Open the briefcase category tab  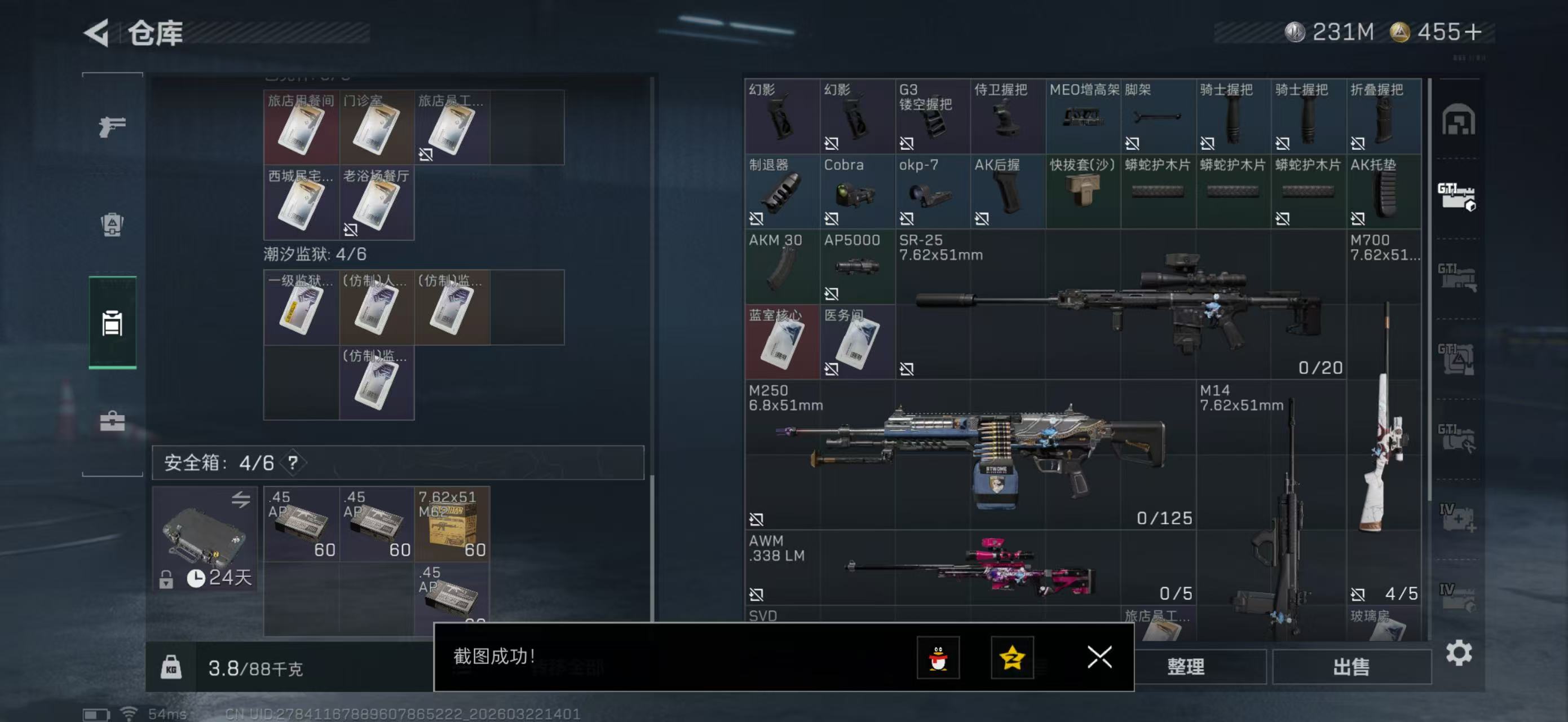(x=112, y=421)
